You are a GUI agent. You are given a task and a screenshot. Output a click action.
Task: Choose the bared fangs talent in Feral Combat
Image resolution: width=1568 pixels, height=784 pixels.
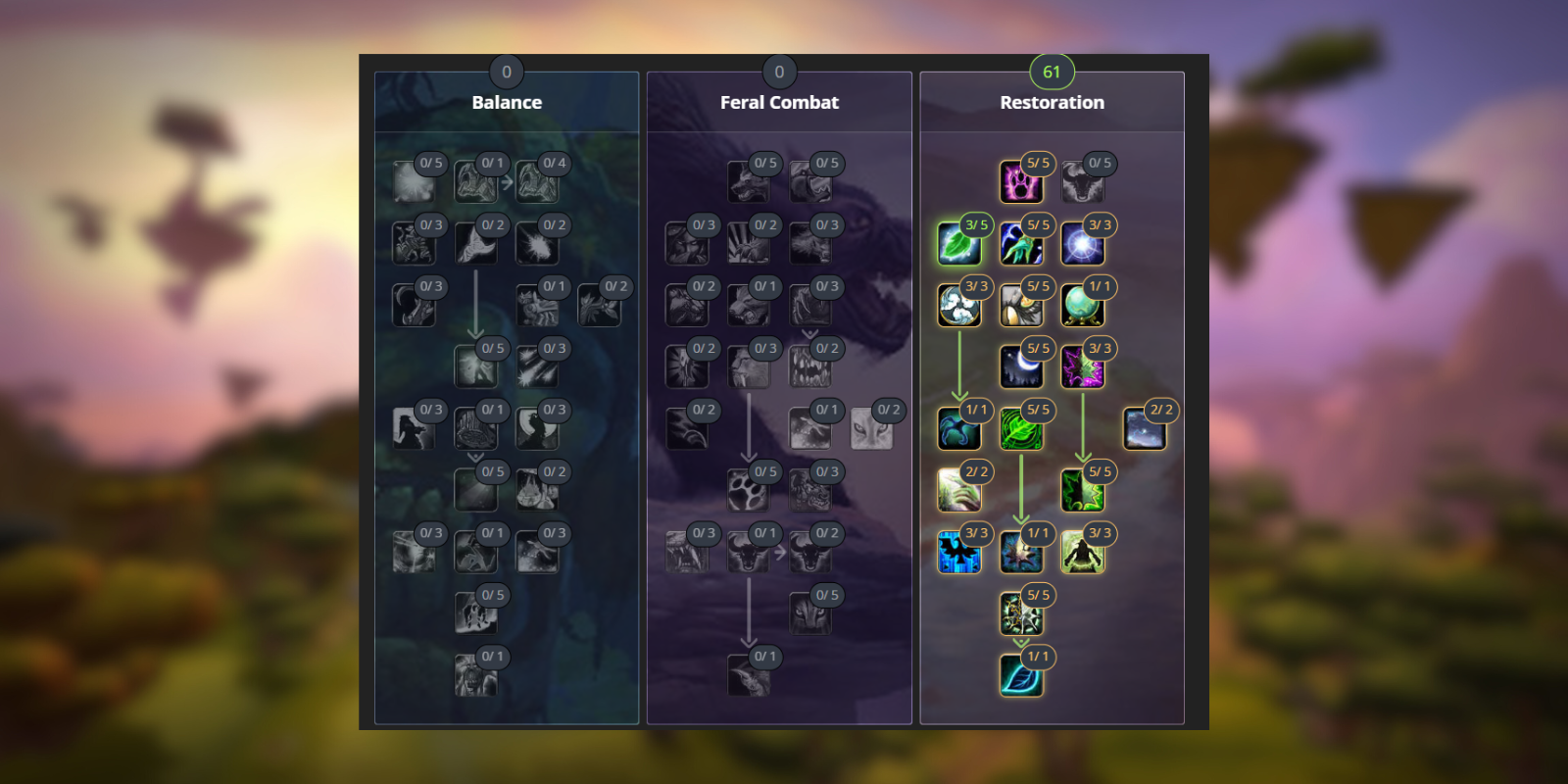(808, 367)
